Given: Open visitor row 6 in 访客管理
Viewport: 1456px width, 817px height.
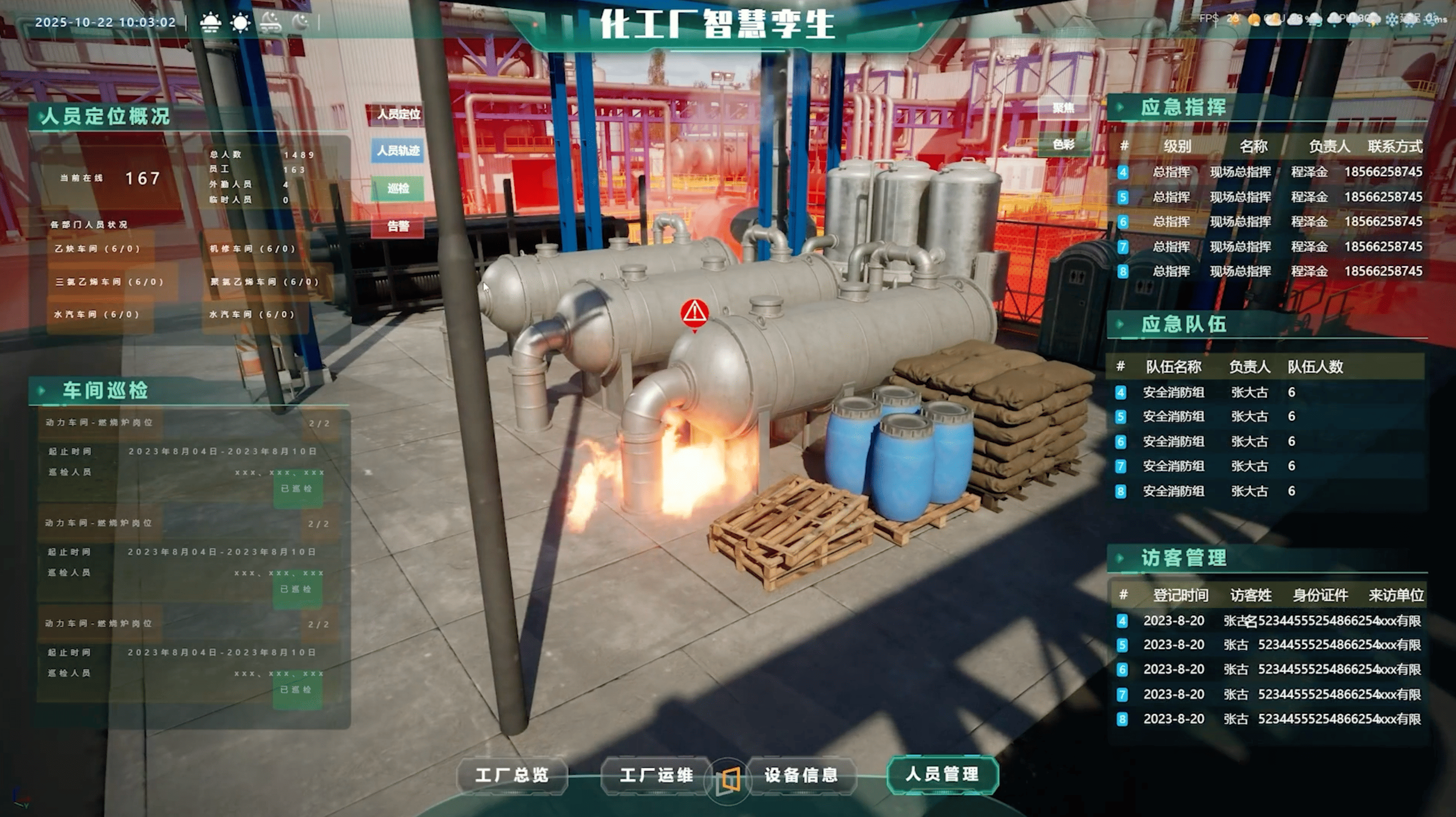Looking at the screenshot, I should 1271,669.
